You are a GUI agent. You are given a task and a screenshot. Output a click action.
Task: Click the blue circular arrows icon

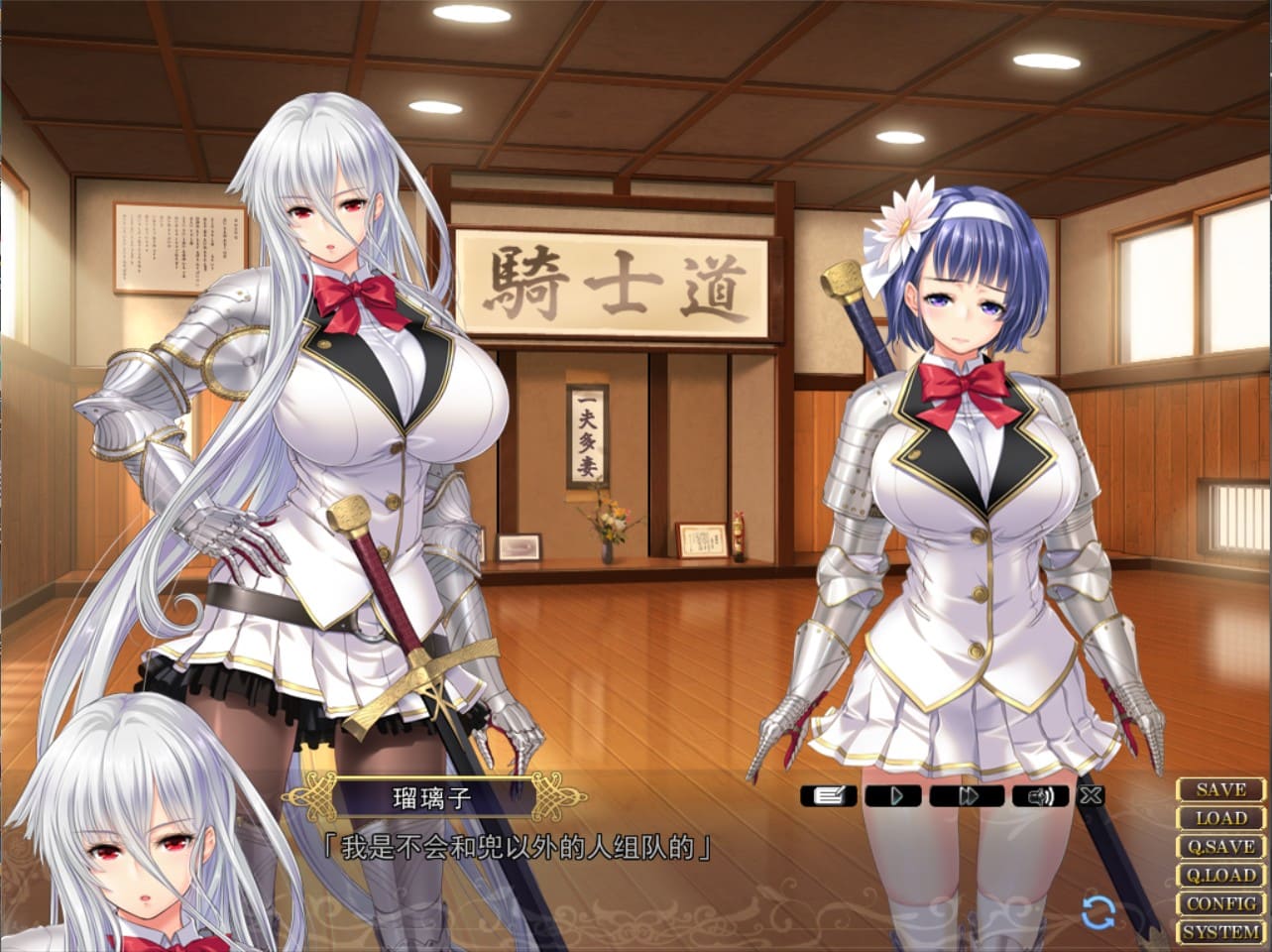[1099, 911]
